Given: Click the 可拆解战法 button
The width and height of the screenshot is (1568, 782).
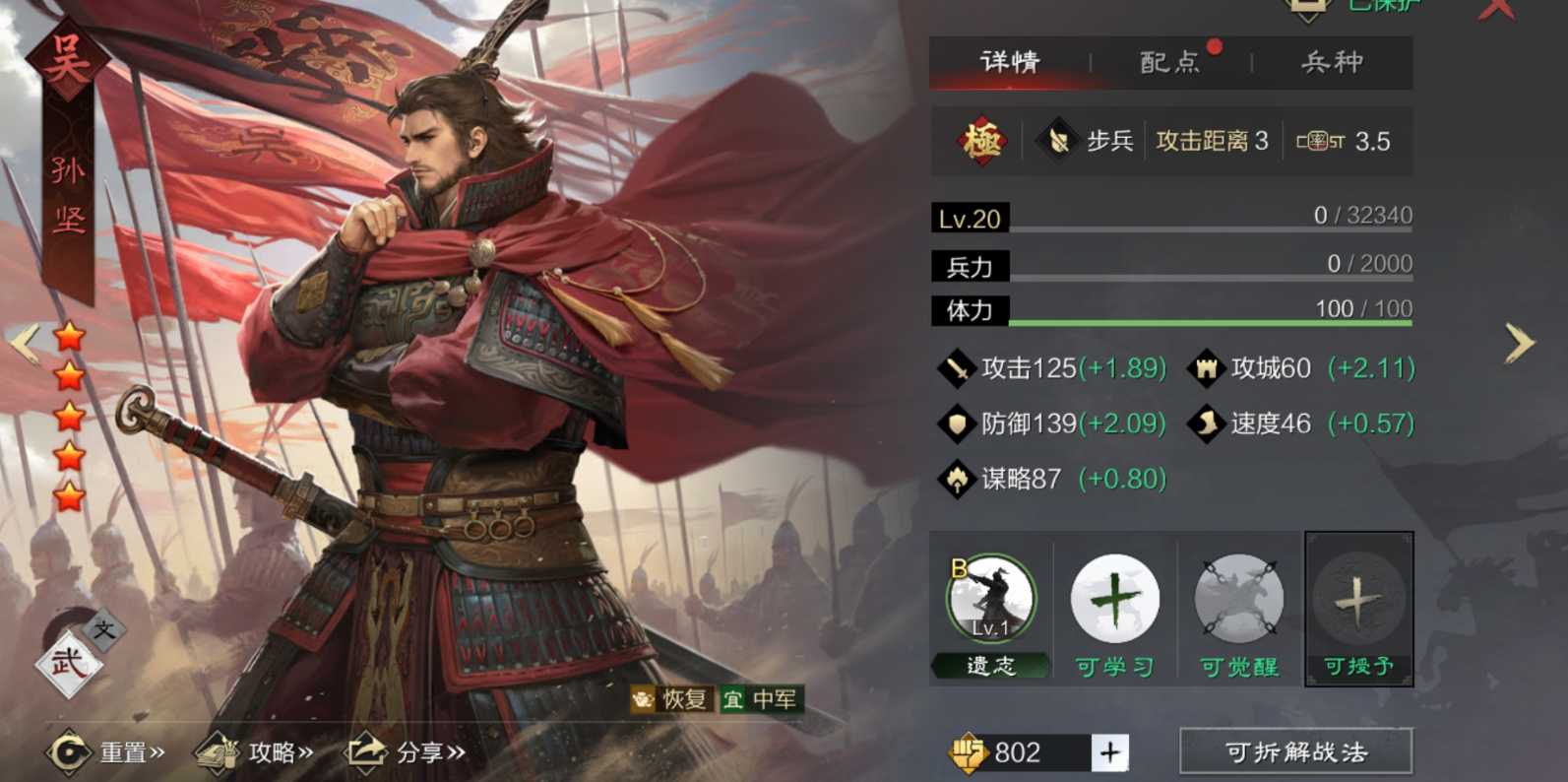Looking at the screenshot, I should click(1295, 751).
